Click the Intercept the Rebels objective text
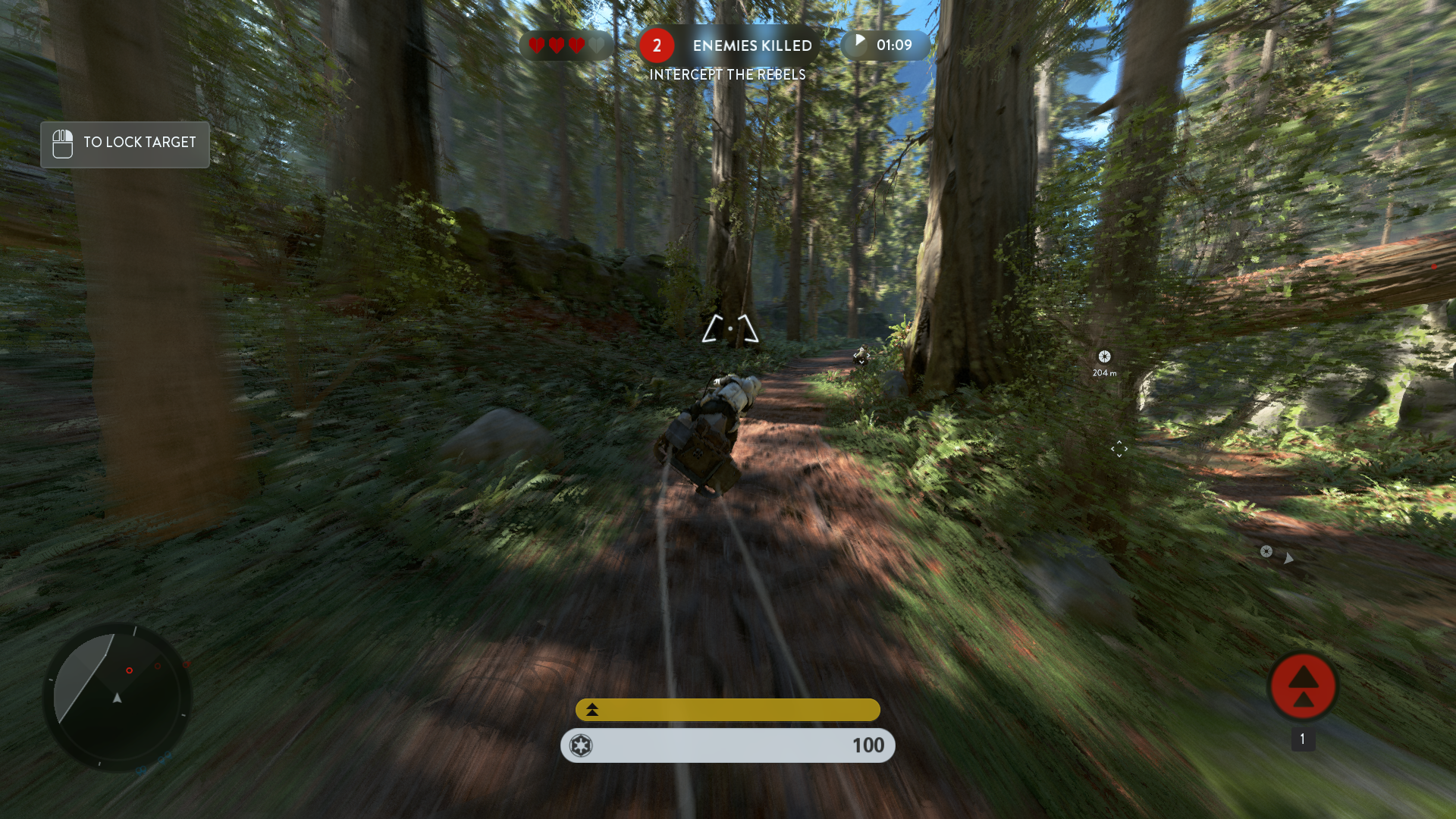This screenshot has width=1456, height=819. pos(727,74)
